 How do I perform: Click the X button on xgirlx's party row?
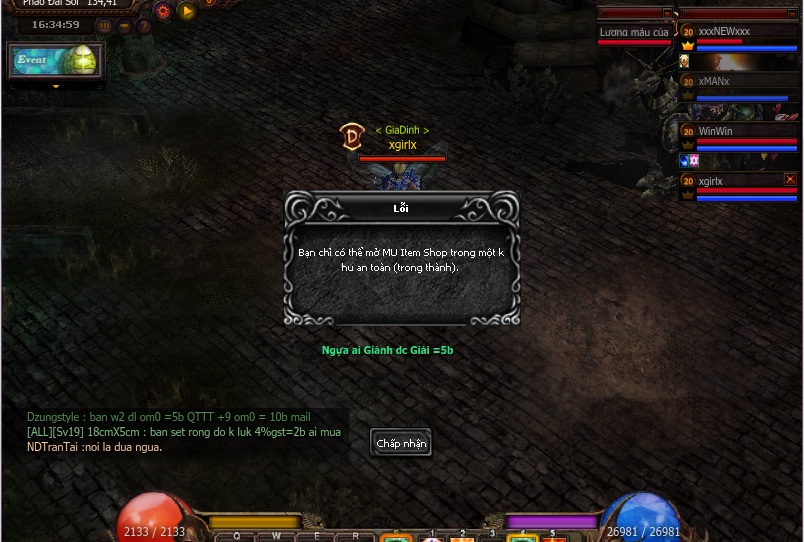point(790,179)
